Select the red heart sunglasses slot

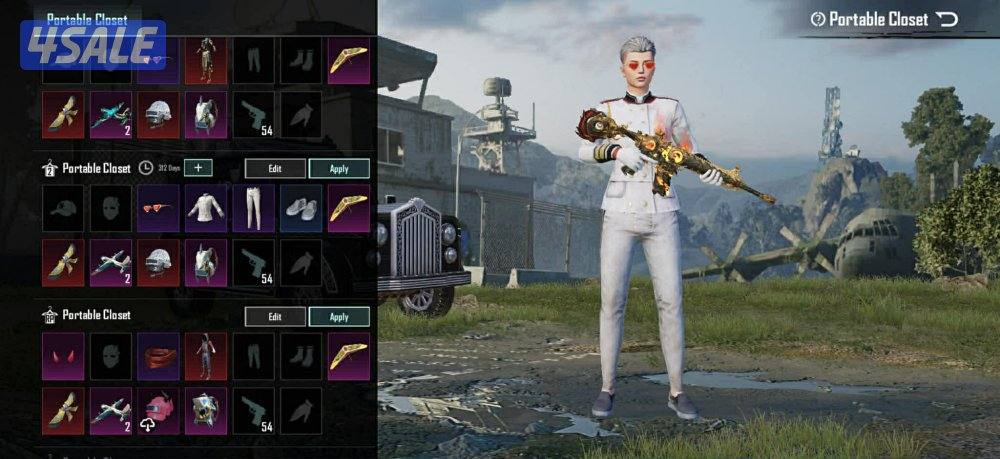[158, 208]
